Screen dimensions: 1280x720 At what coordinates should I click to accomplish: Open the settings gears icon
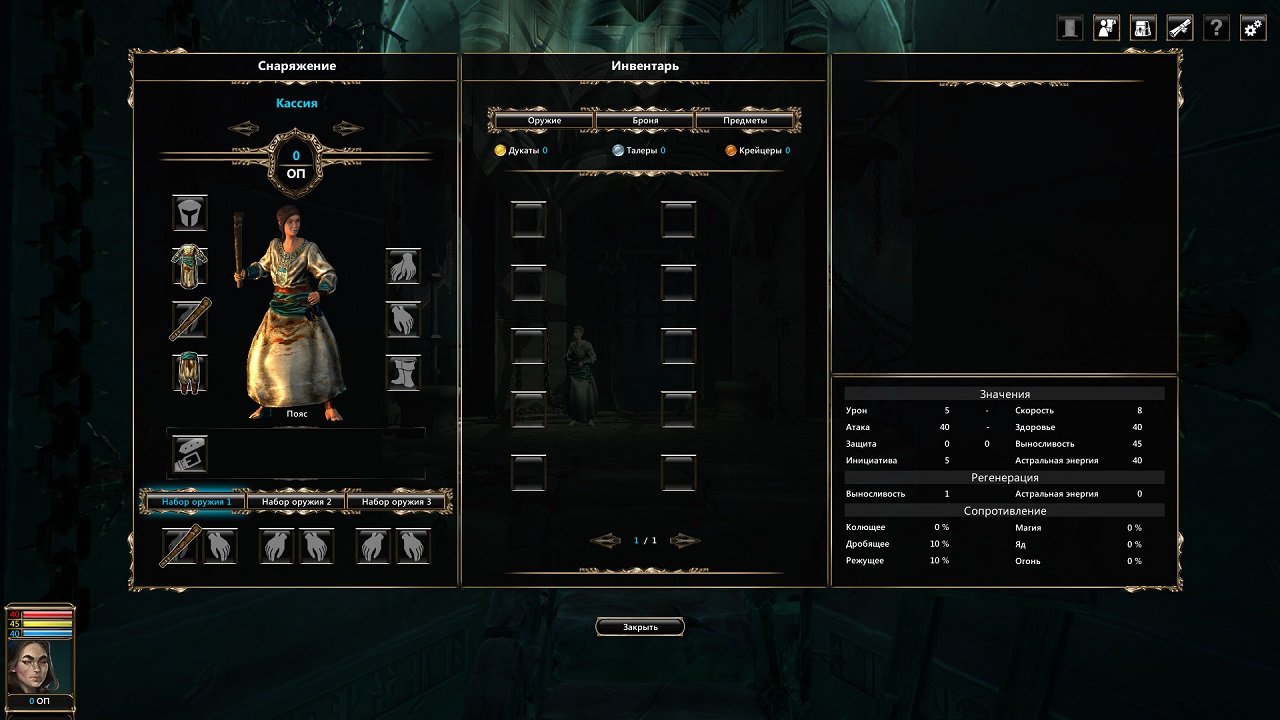[1251, 27]
